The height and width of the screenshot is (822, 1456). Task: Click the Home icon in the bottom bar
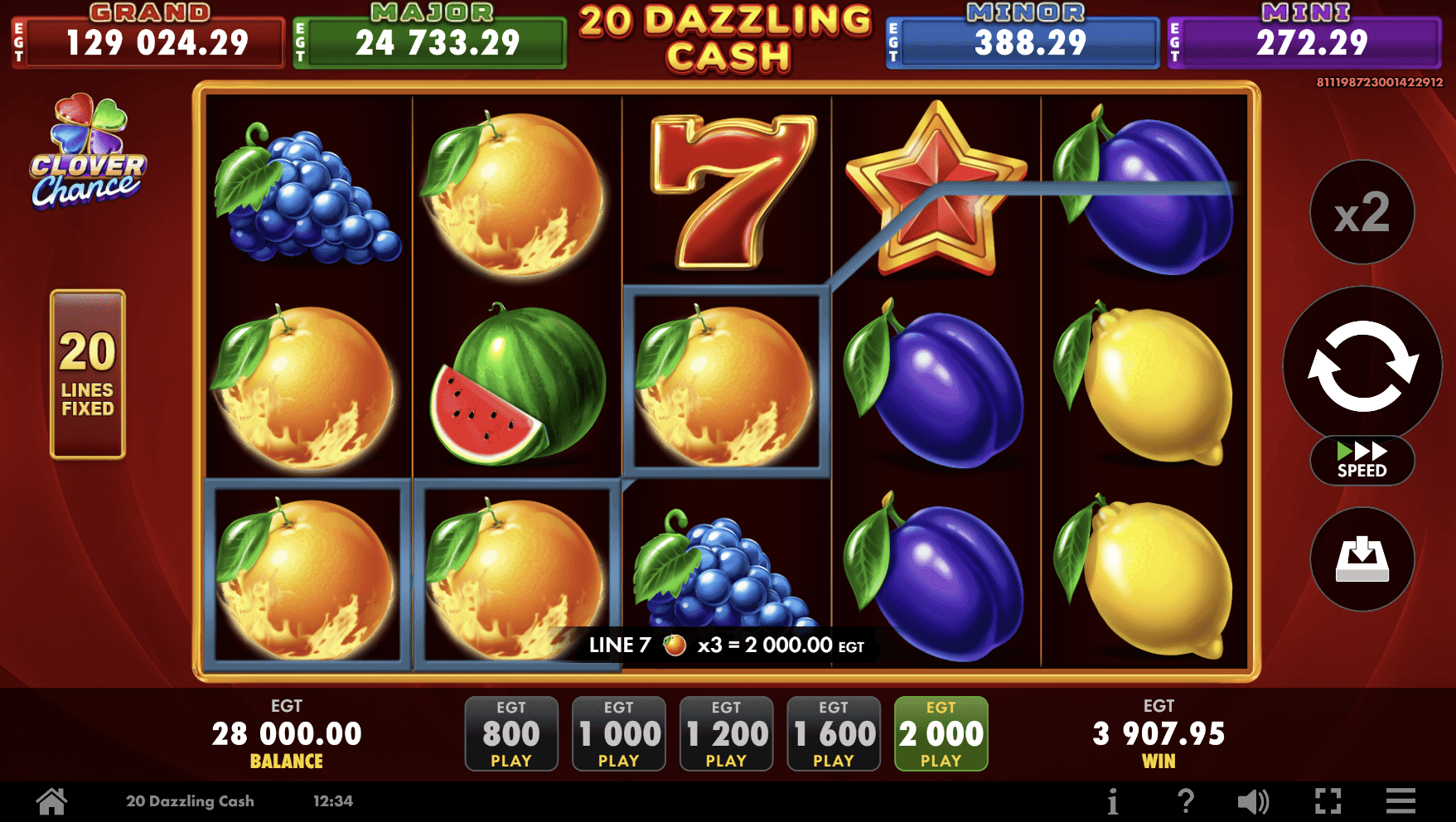(51, 800)
